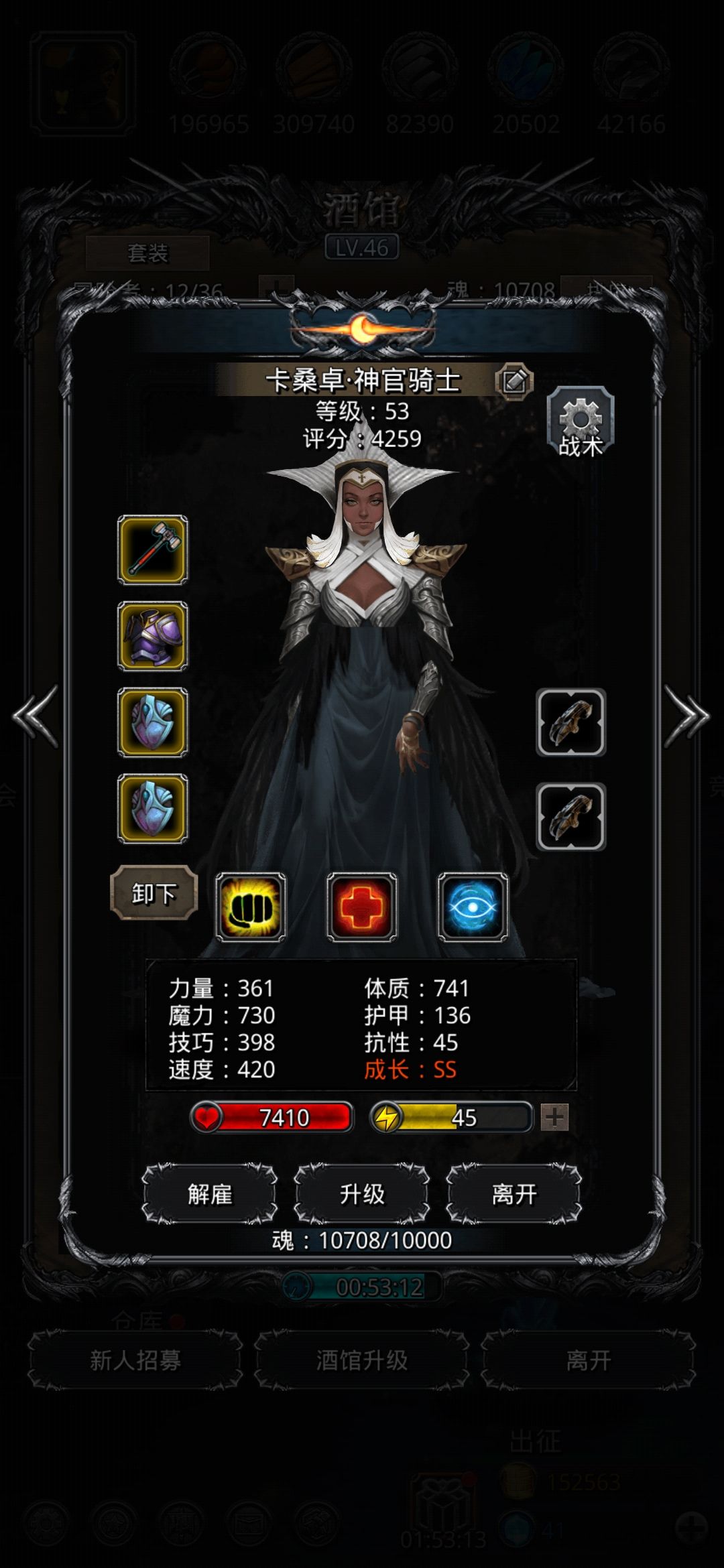Select the war hammer weapon slot

(153, 549)
